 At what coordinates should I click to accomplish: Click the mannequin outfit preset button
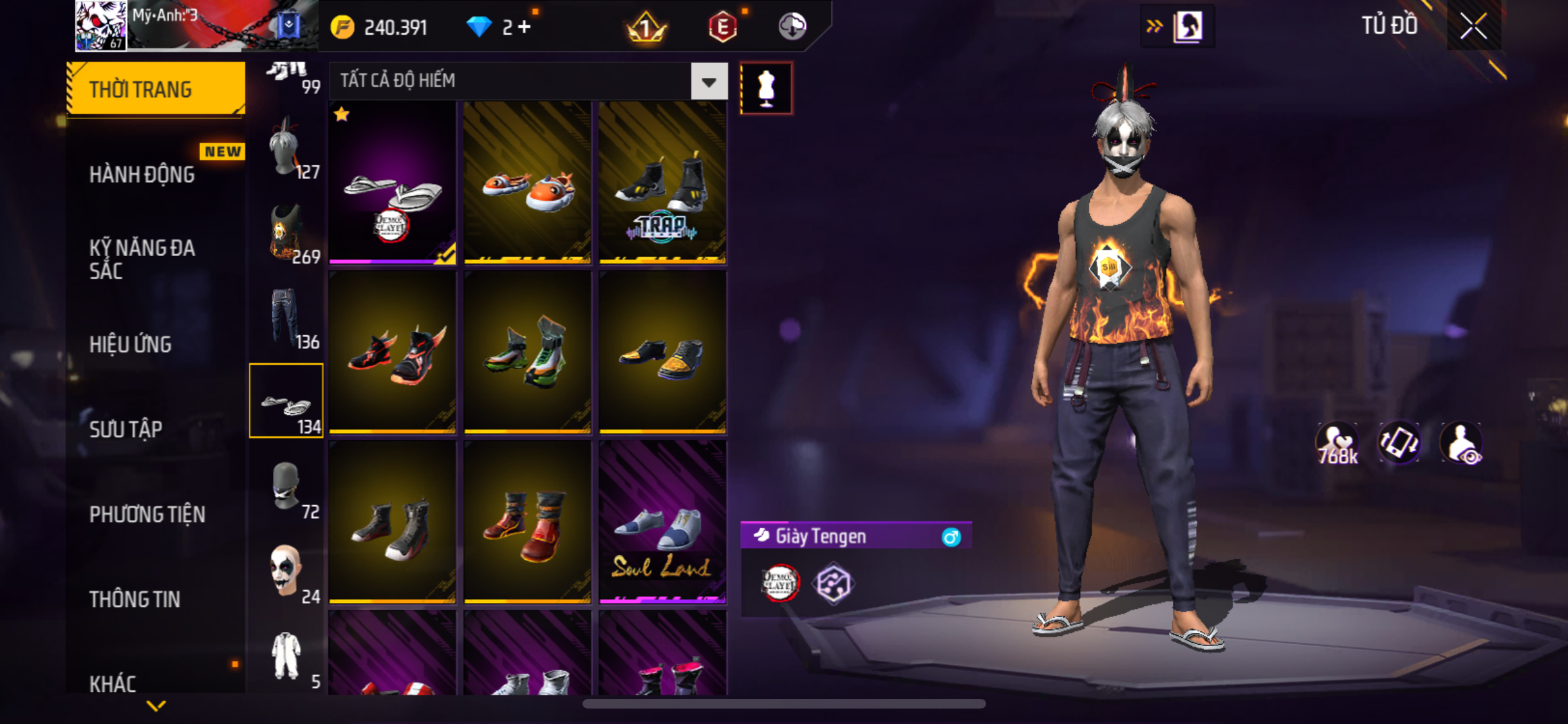pos(766,88)
